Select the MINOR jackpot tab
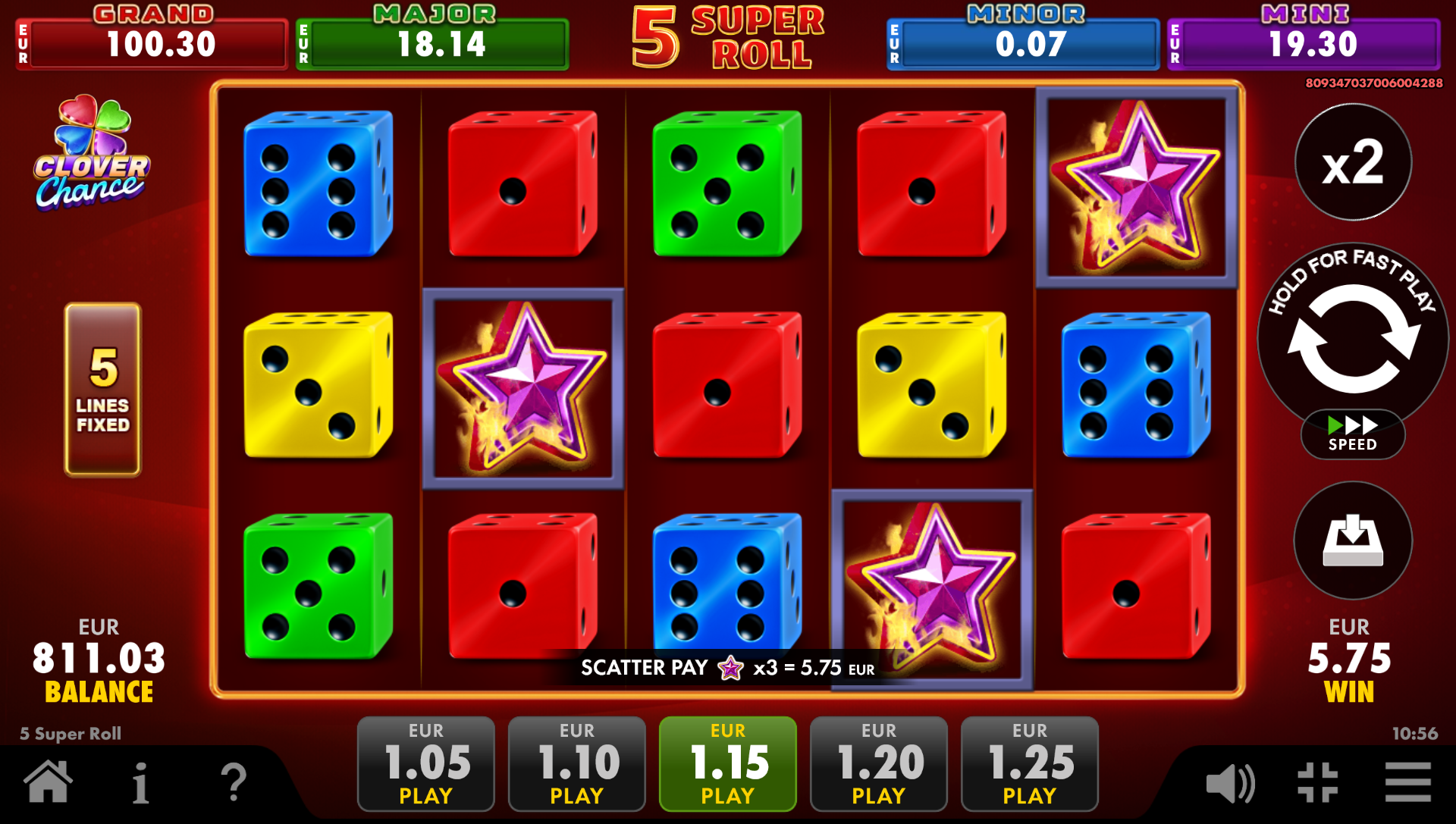 point(1021,42)
